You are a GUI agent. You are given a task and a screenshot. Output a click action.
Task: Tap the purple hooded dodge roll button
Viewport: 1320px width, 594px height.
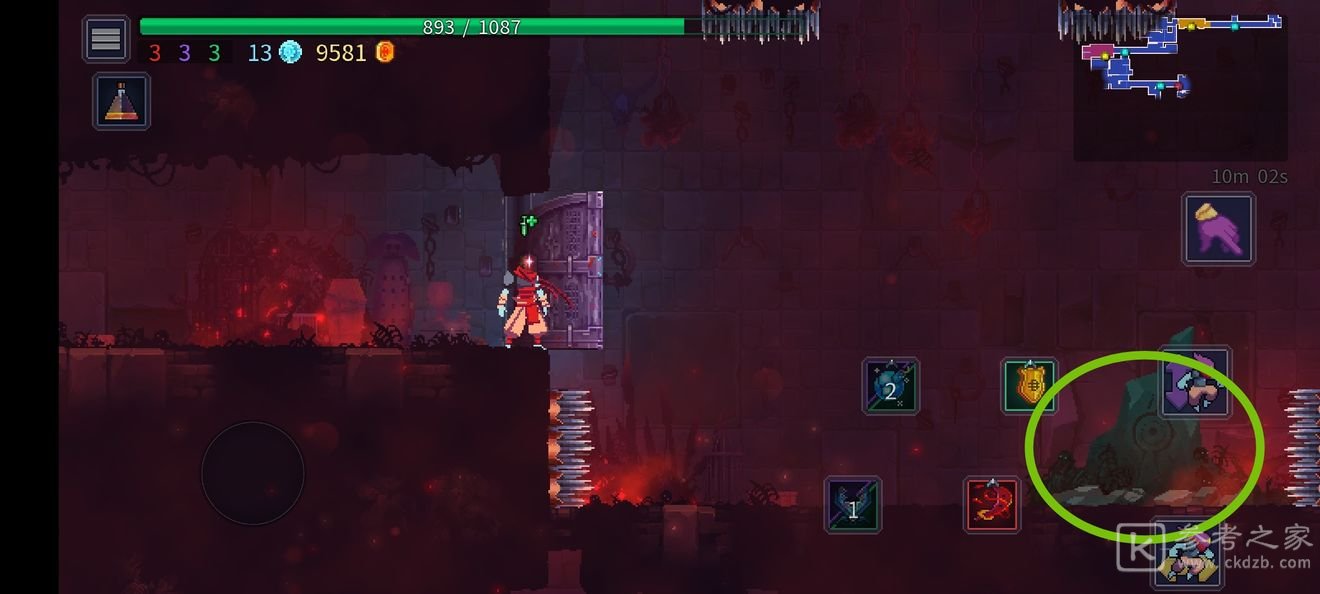1194,383
